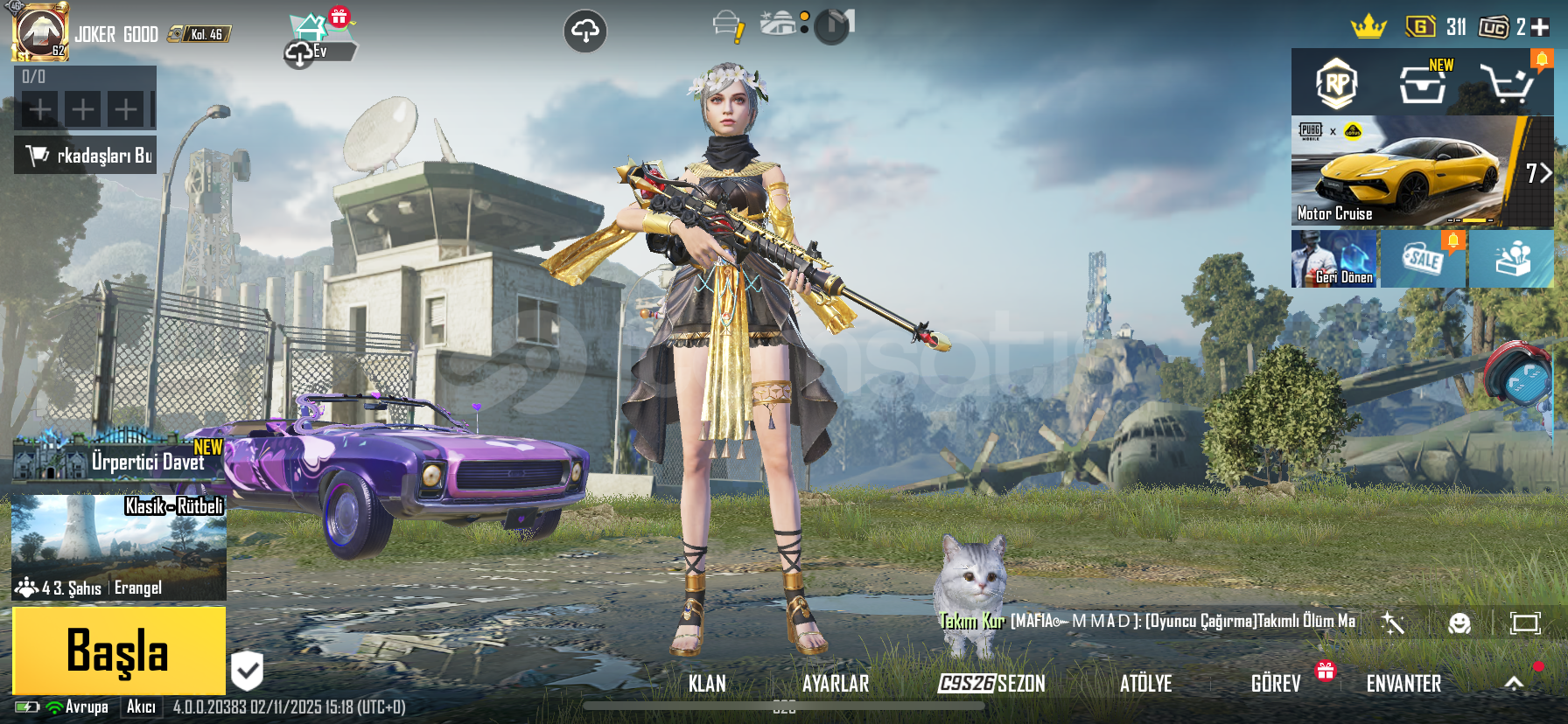Click Takım Kur in the chat bar
The height and width of the screenshot is (724, 1568).
point(972,621)
